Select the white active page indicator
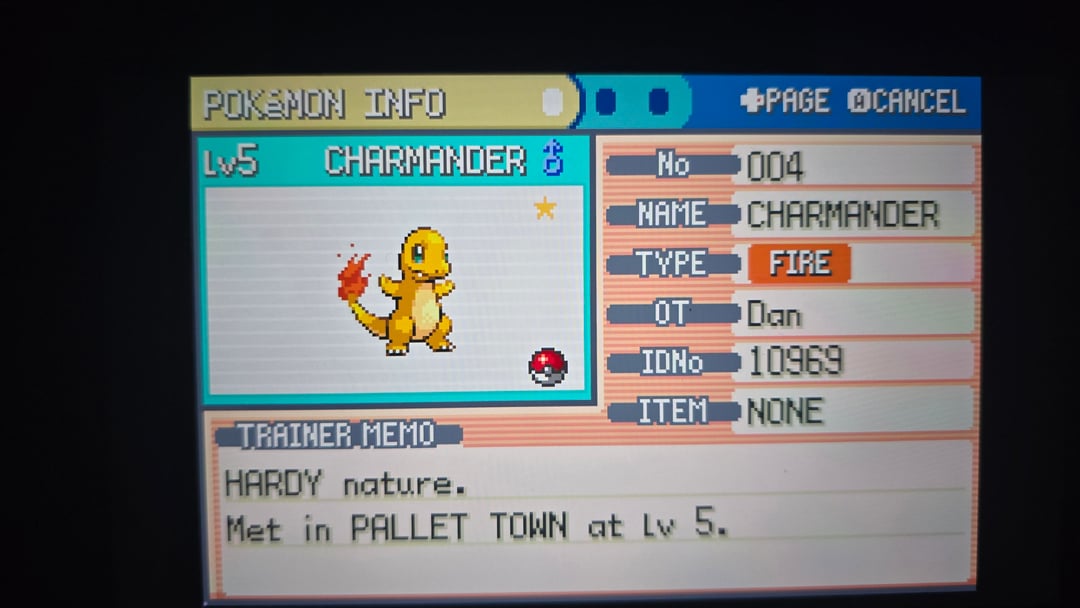1080x608 pixels. tap(552, 102)
